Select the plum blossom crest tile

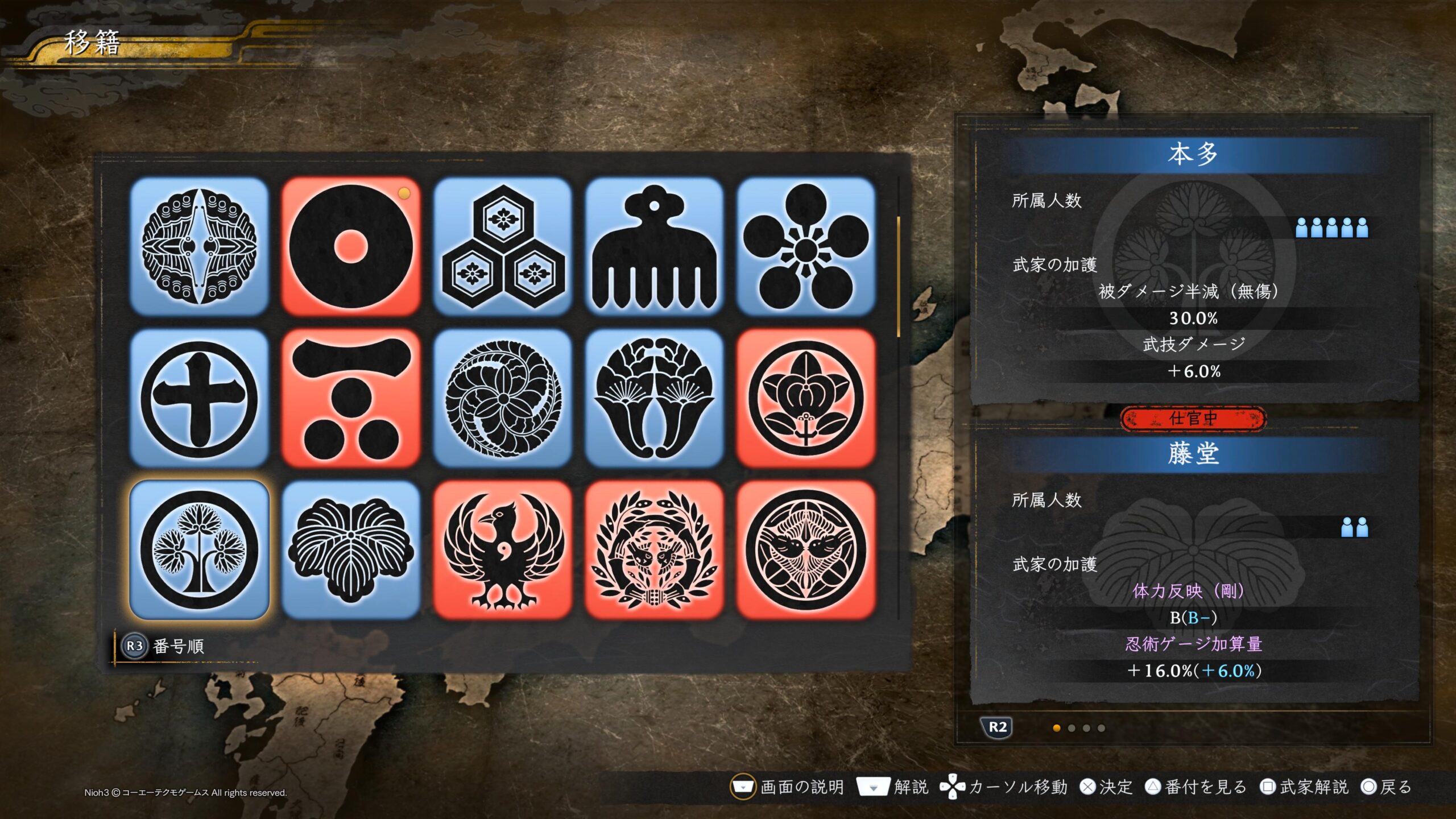click(806, 246)
